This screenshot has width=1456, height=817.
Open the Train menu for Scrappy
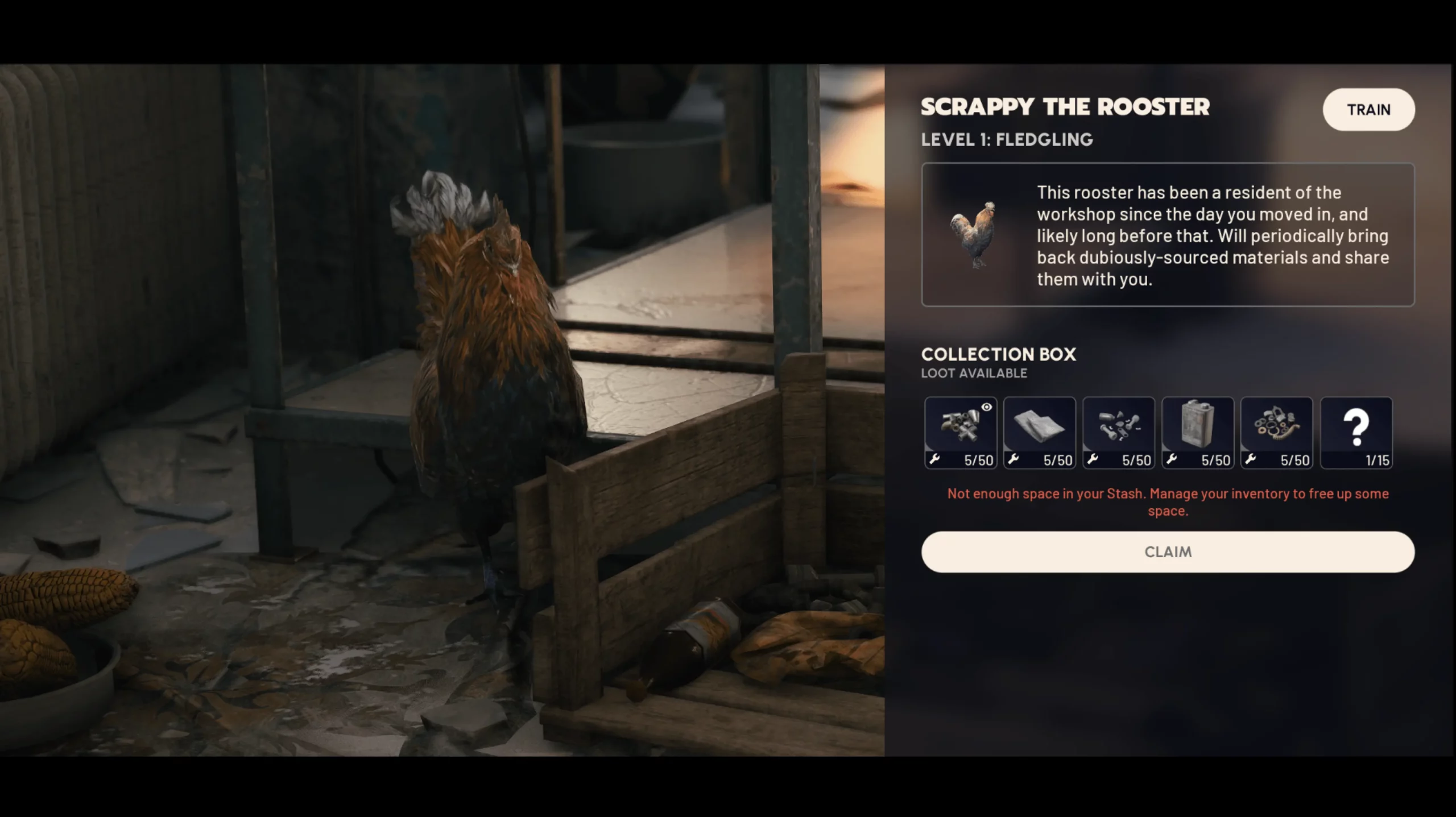coord(1368,109)
